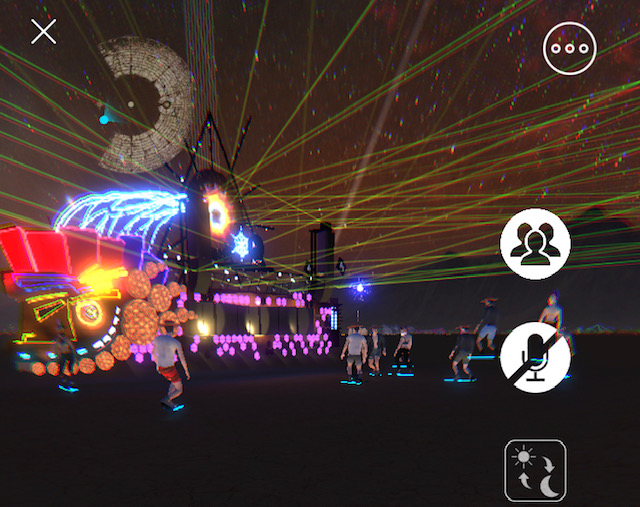Show the participants list
Screen dimensions: 640x507
[x=535, y=245]
